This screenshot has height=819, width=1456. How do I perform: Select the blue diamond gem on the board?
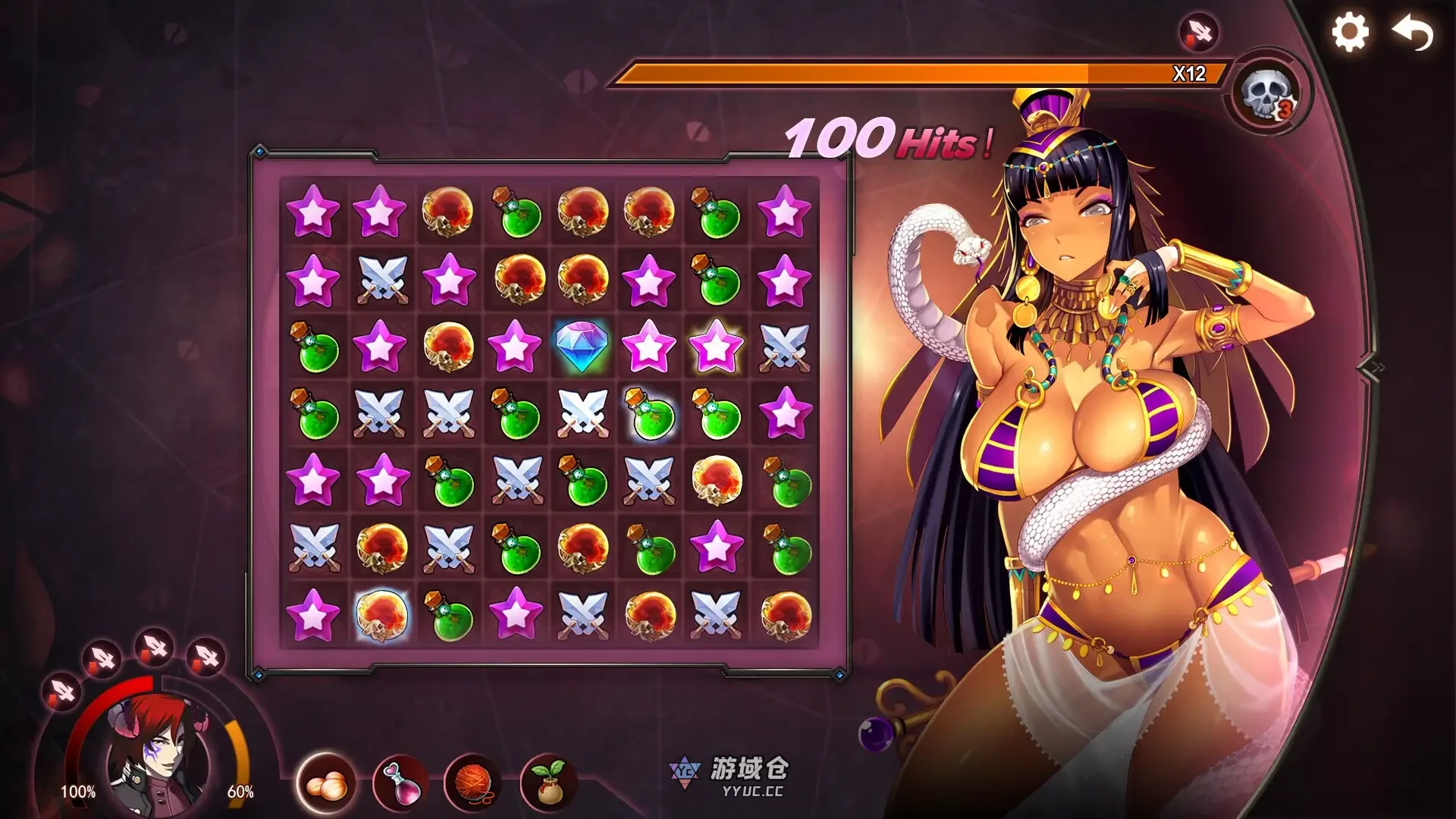pyautogui.click(x=582, y=348)
